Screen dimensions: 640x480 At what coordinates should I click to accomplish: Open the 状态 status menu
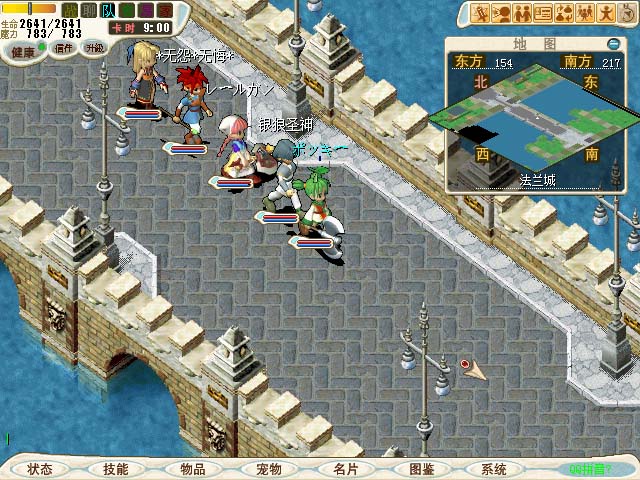(x=40, y=468)
